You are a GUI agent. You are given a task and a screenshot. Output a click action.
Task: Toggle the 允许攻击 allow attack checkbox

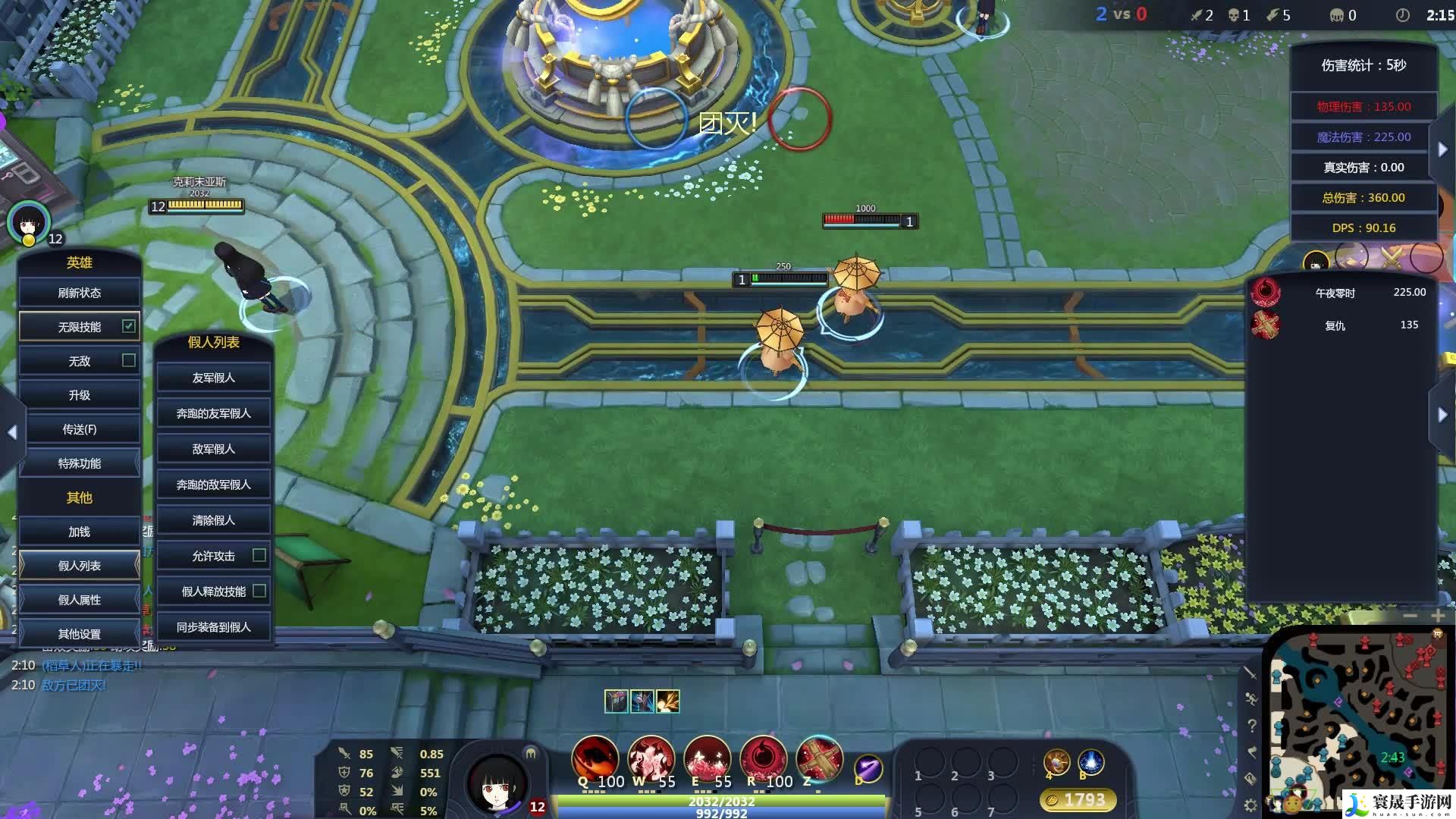click(259, 555)
